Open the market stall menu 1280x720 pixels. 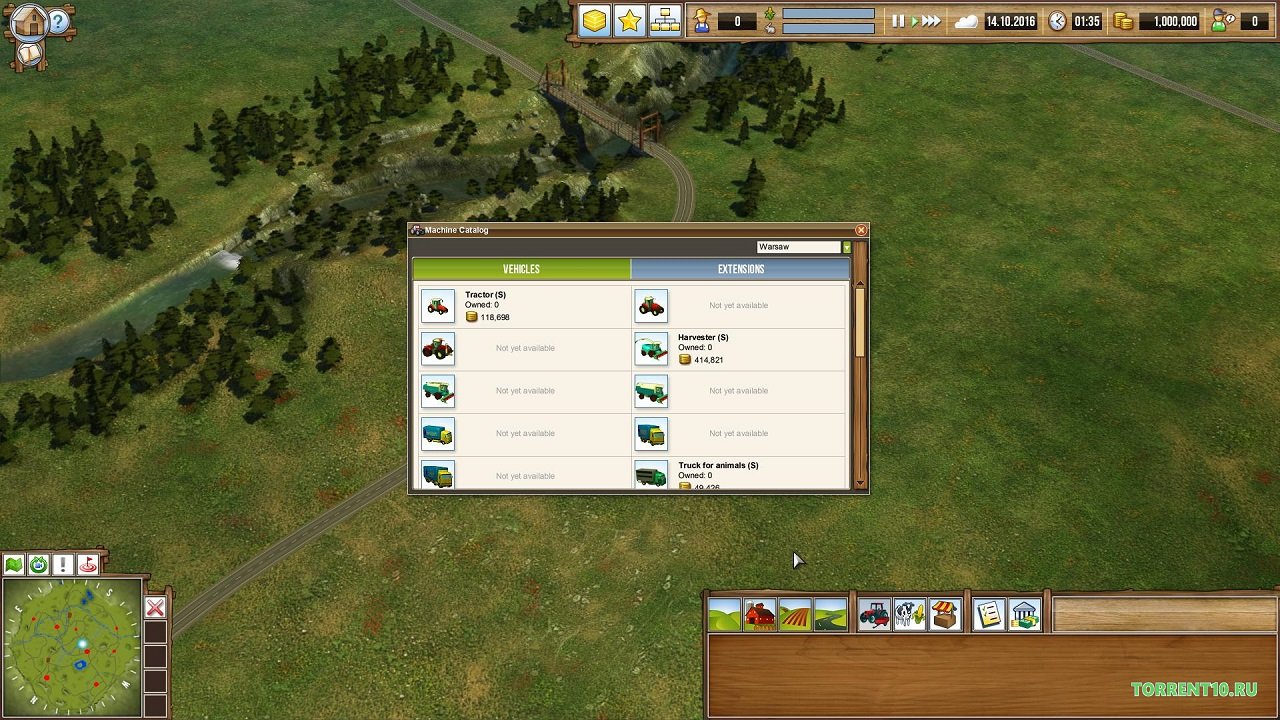coord(944,615)
